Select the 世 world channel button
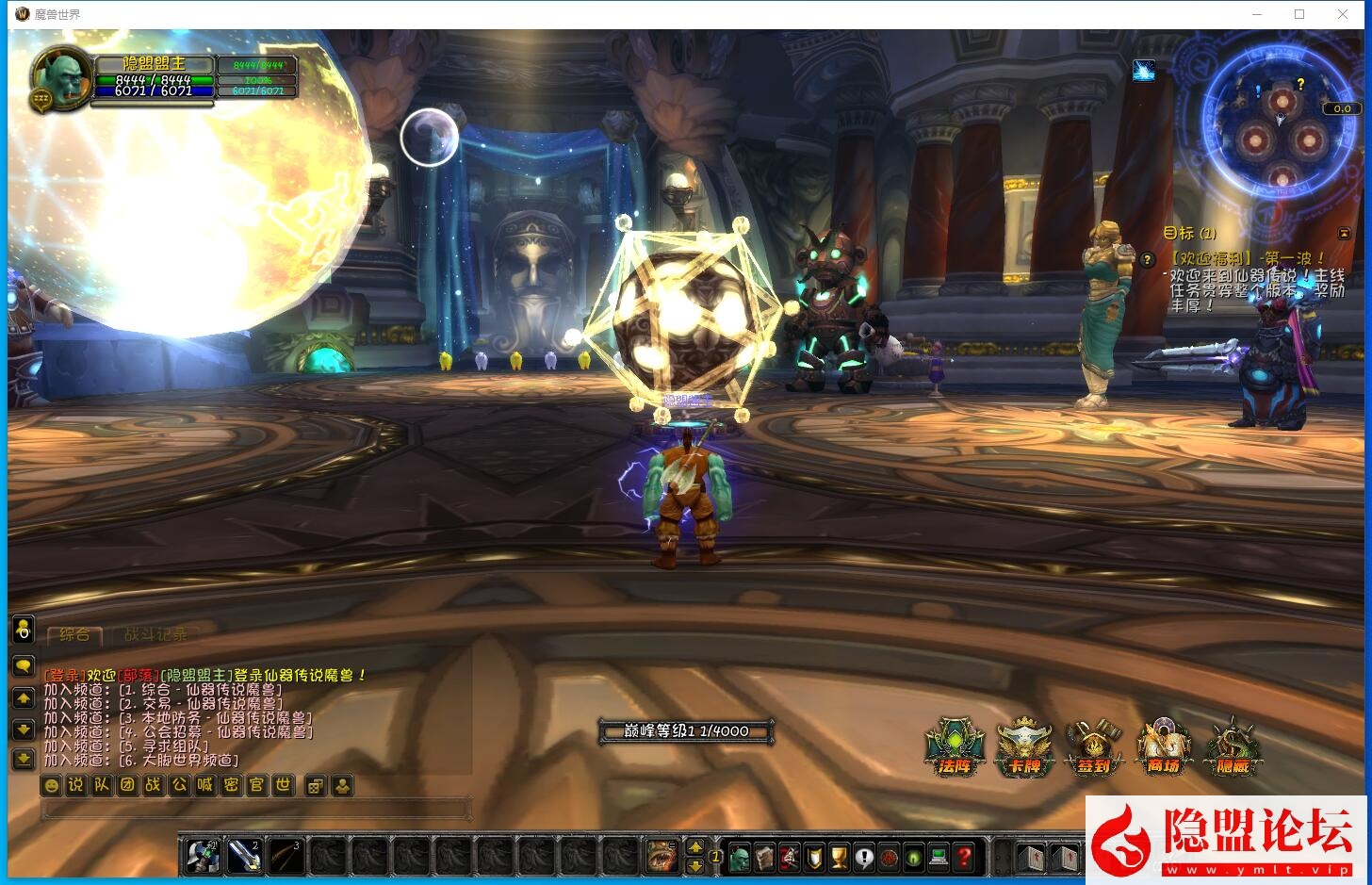 point(283,785)
